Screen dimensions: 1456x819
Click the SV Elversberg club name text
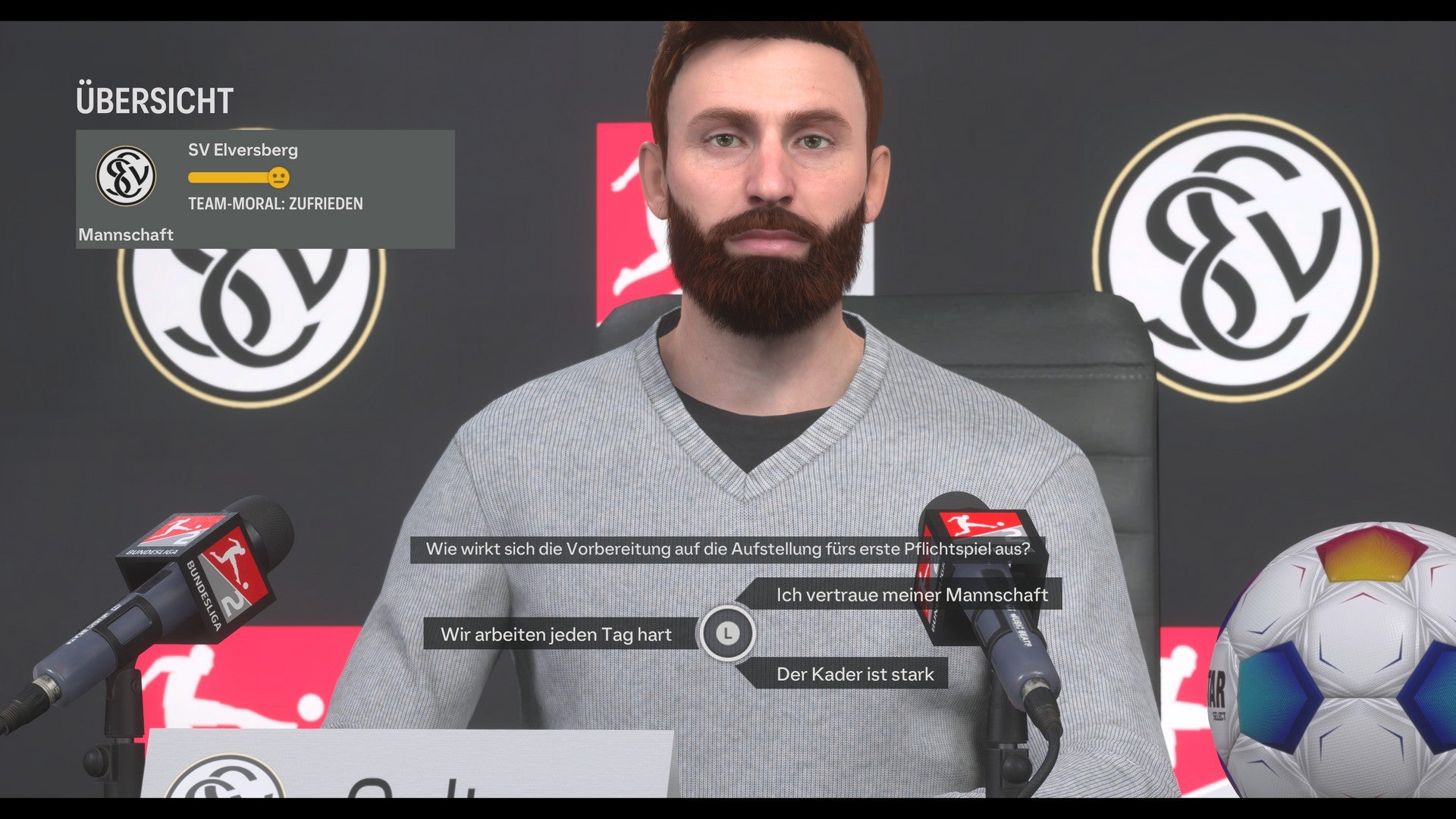pyautogui.click(x=243, y=150)
